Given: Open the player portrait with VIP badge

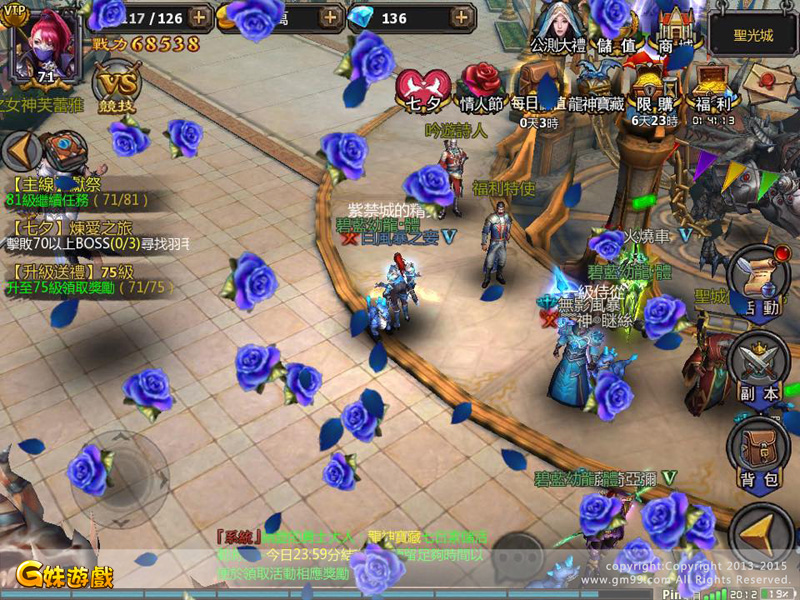Looking at the screenshot, I should click(x=45, y=45).
